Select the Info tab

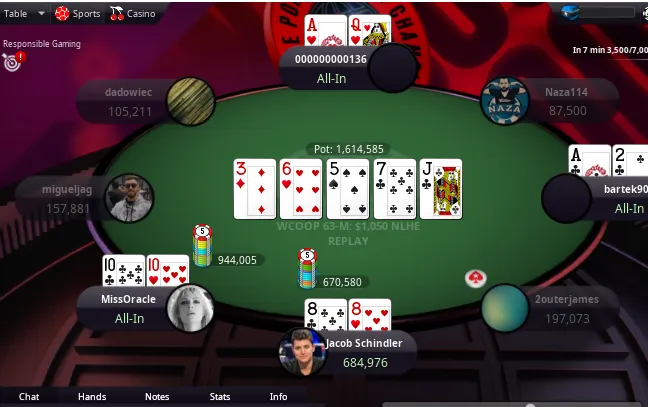(x=278, y=397)
